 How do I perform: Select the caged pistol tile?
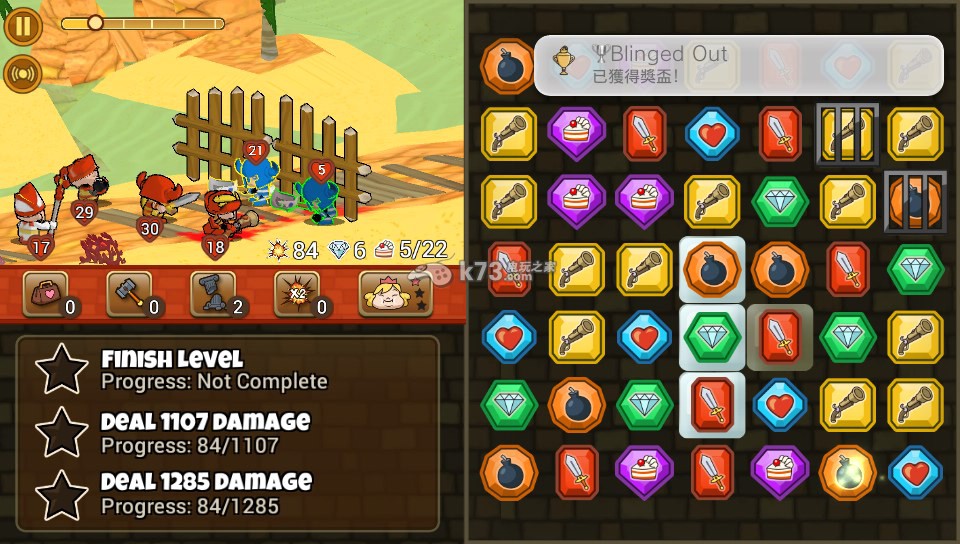click(847, 134)
